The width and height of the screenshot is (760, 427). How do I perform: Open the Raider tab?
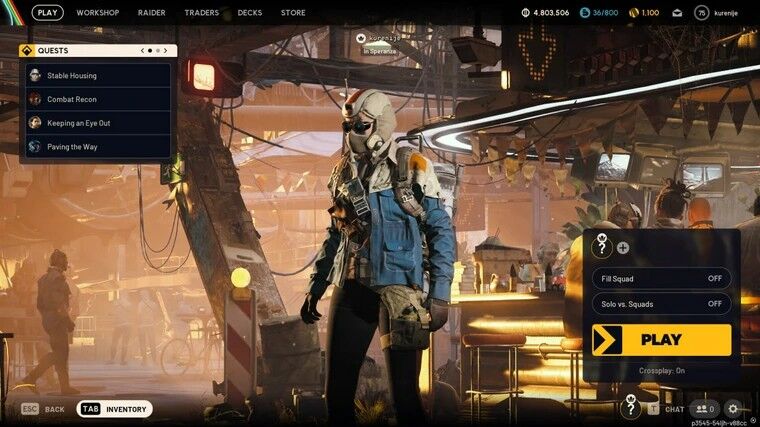coord(152,13)
